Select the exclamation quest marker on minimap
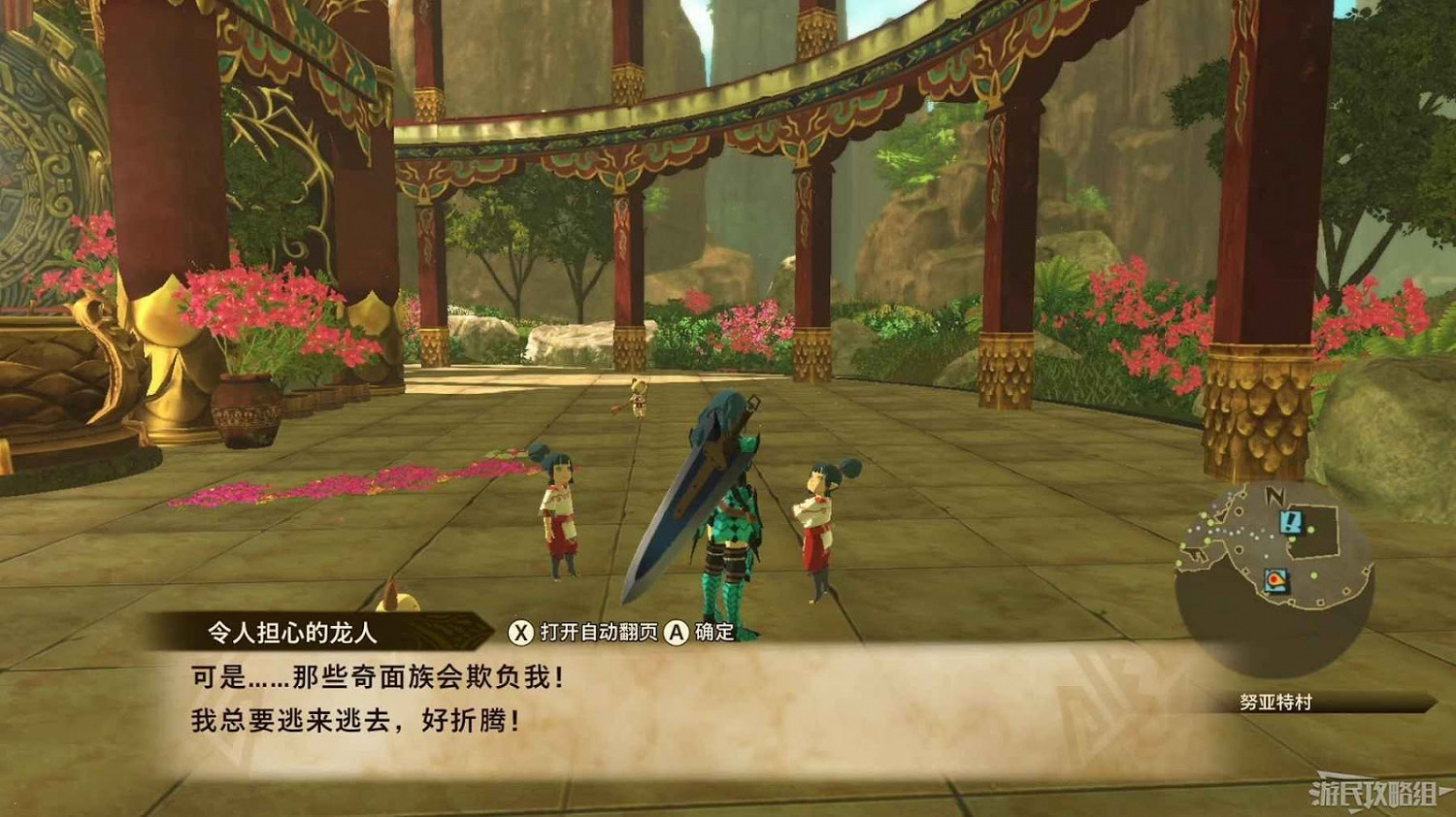The width and height of the screenshot is (1456, 817). pos(1291,522)
